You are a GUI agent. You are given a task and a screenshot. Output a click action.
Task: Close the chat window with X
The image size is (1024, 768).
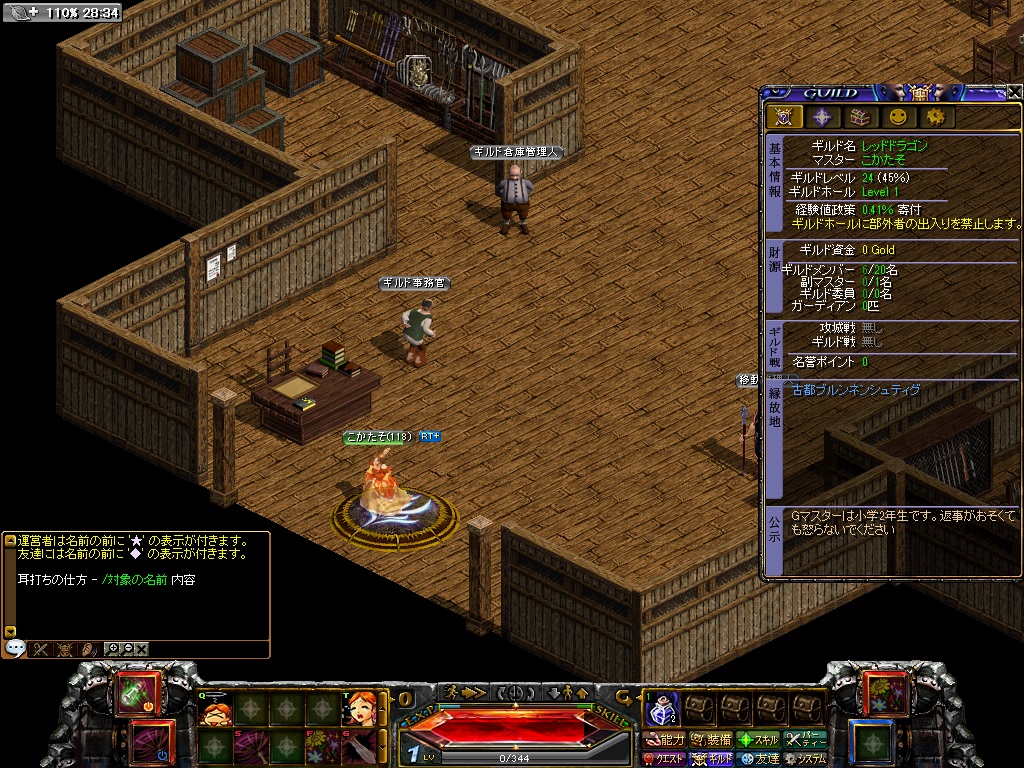[x=142, y=648]
